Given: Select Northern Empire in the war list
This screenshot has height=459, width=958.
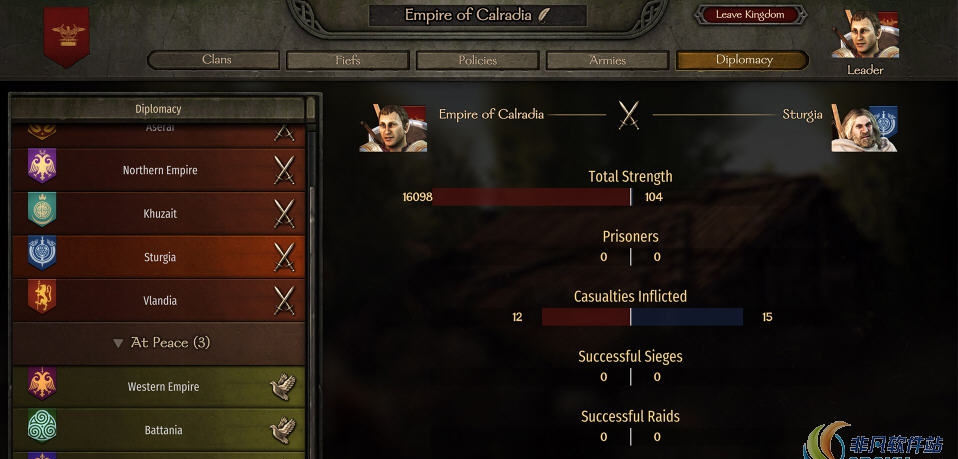Looking at the screenshot, I should pos(160,170).
